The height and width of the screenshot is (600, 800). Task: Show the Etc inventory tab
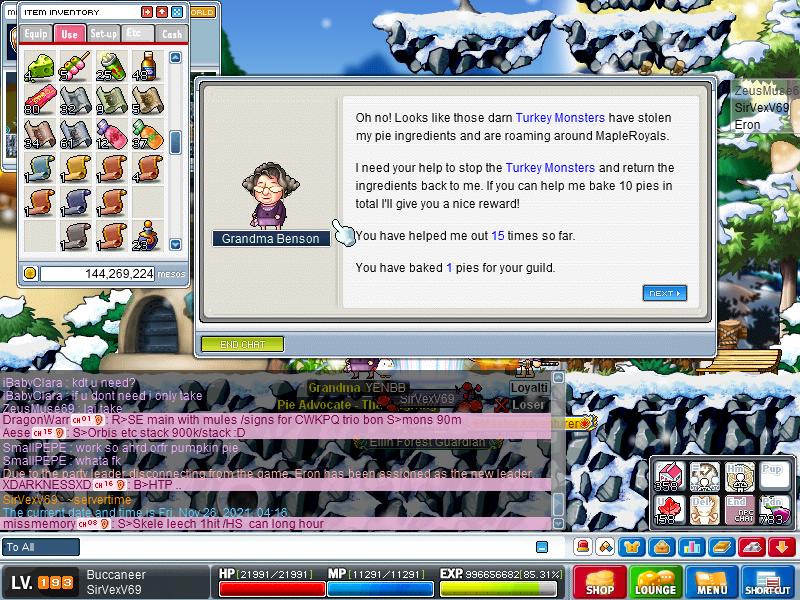[x=136, y=34]
